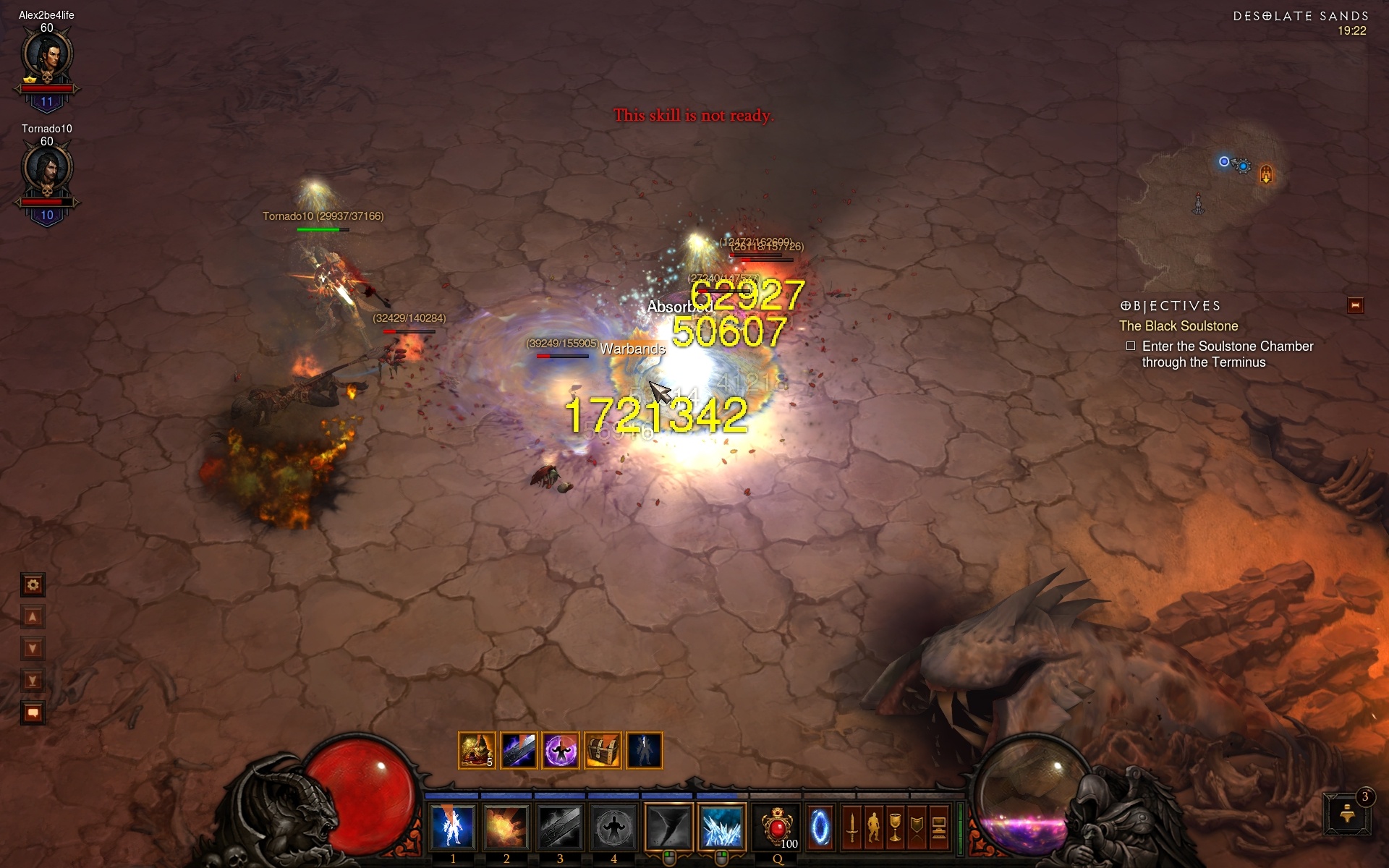Activate the dark blade skill in slot 3
The width and height of the screenshot is (1389, 868).
pos(559,827)
